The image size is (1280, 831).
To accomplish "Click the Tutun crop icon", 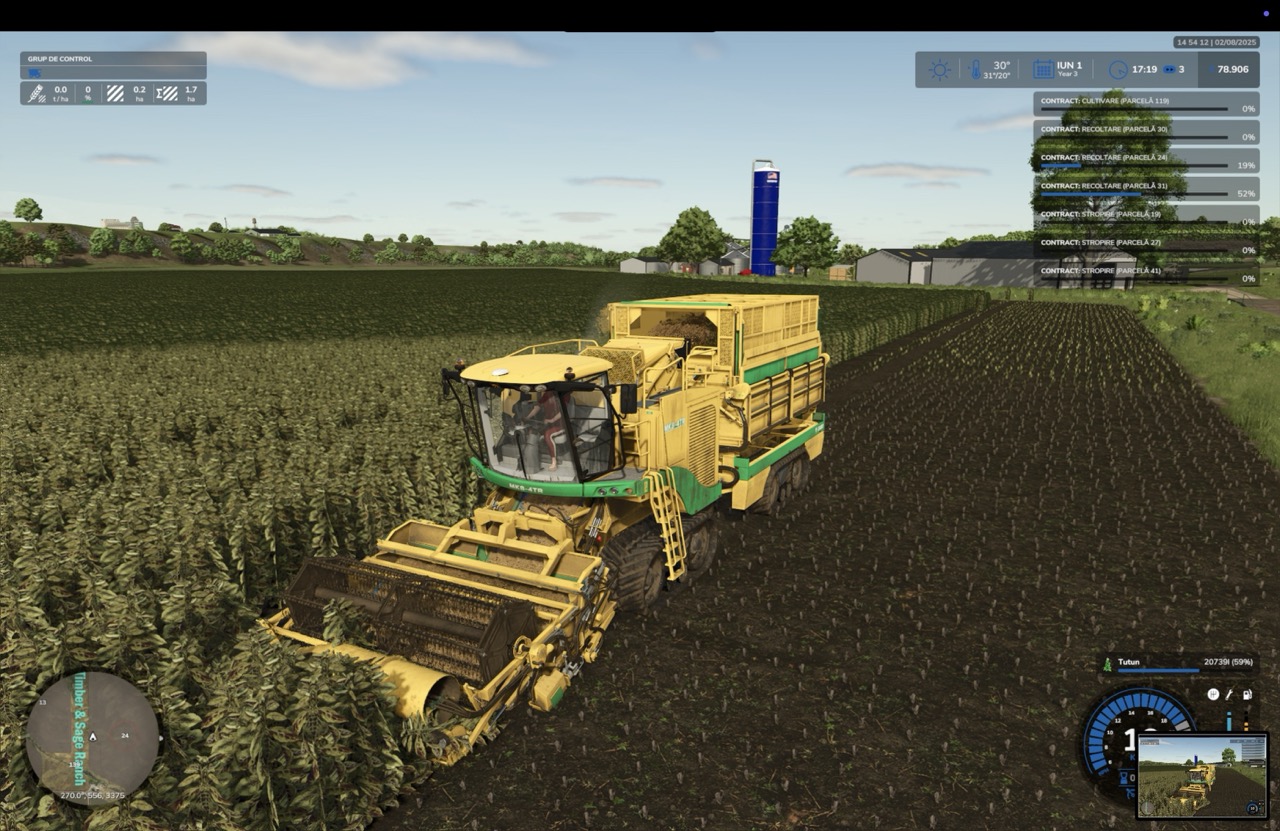I will (x=1107, y=663).
